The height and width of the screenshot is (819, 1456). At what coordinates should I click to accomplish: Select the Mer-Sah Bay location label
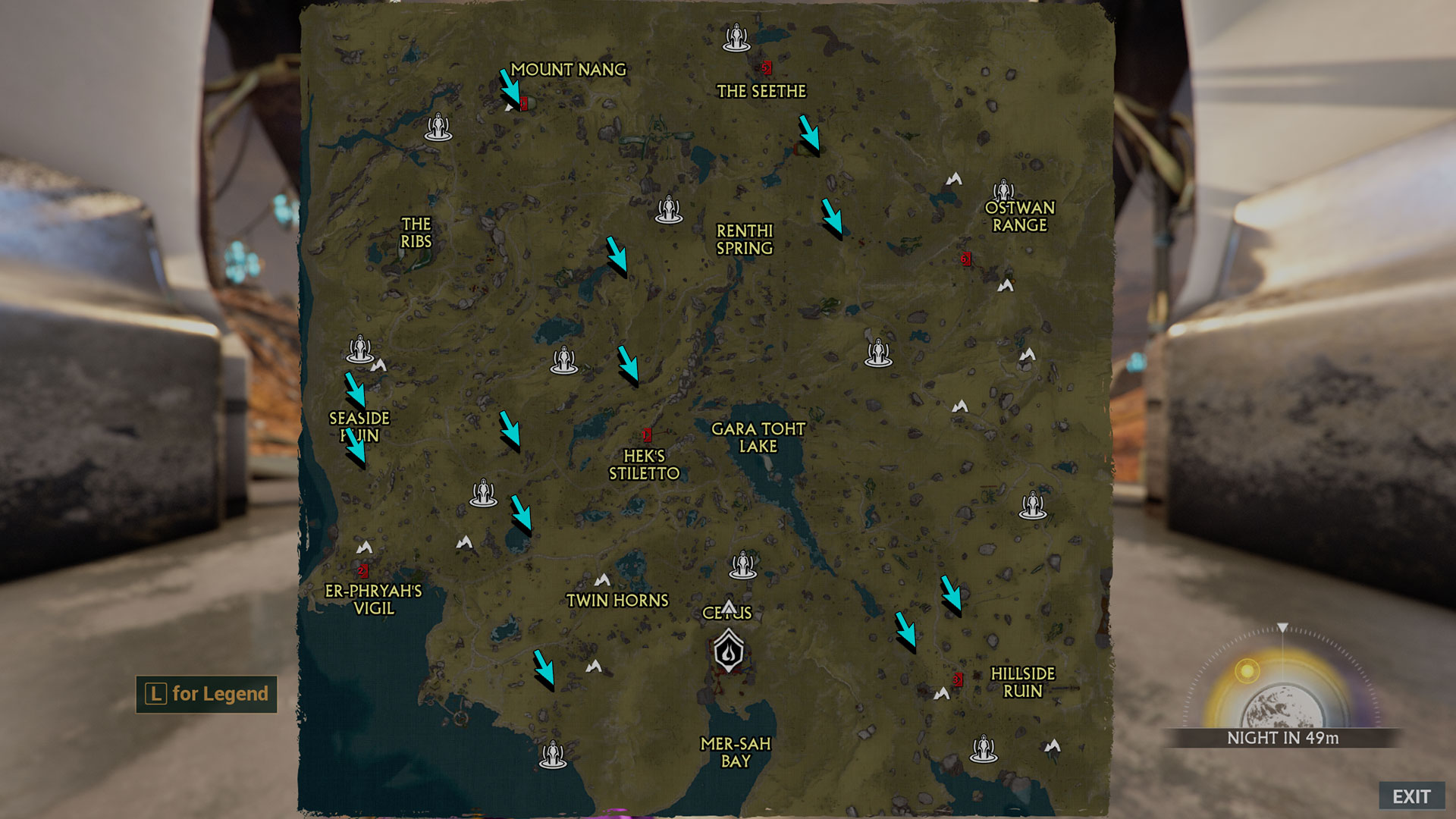(x=735, y=752)
